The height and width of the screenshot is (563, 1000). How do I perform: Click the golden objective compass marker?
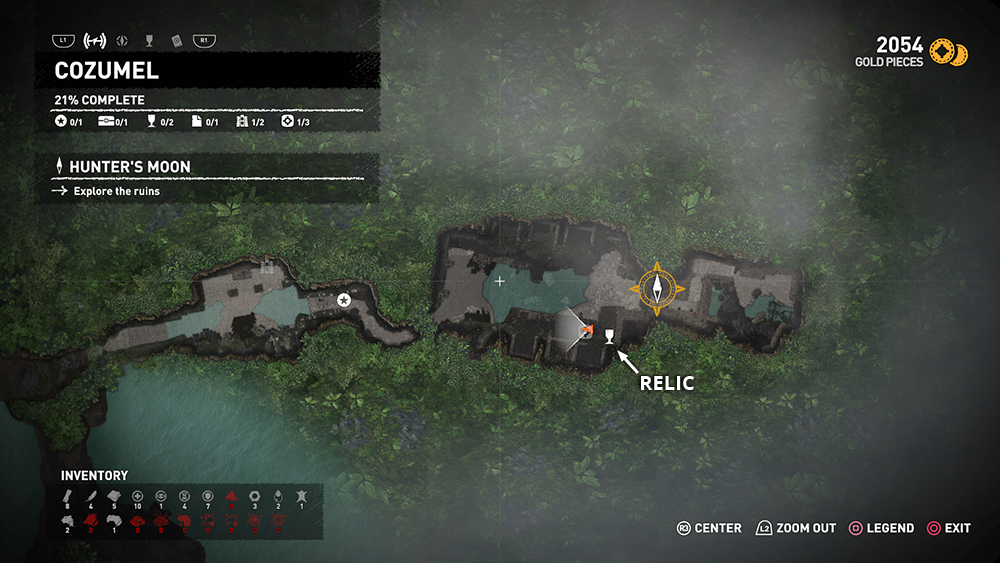[x=657, y=290]
